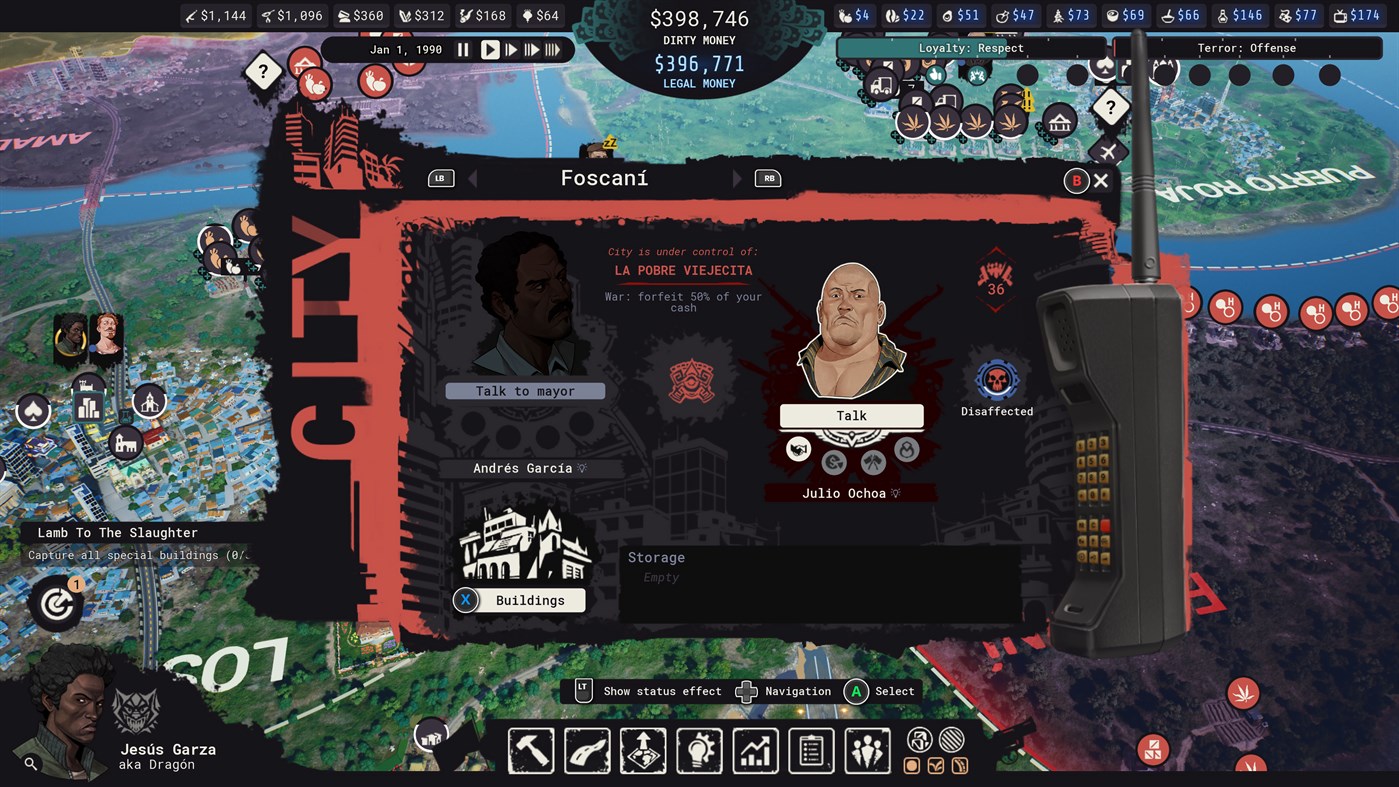Navigate to previous city with LB arrow
The image size is (1399, 787).
pyautogui.click(x=440, y=178)
